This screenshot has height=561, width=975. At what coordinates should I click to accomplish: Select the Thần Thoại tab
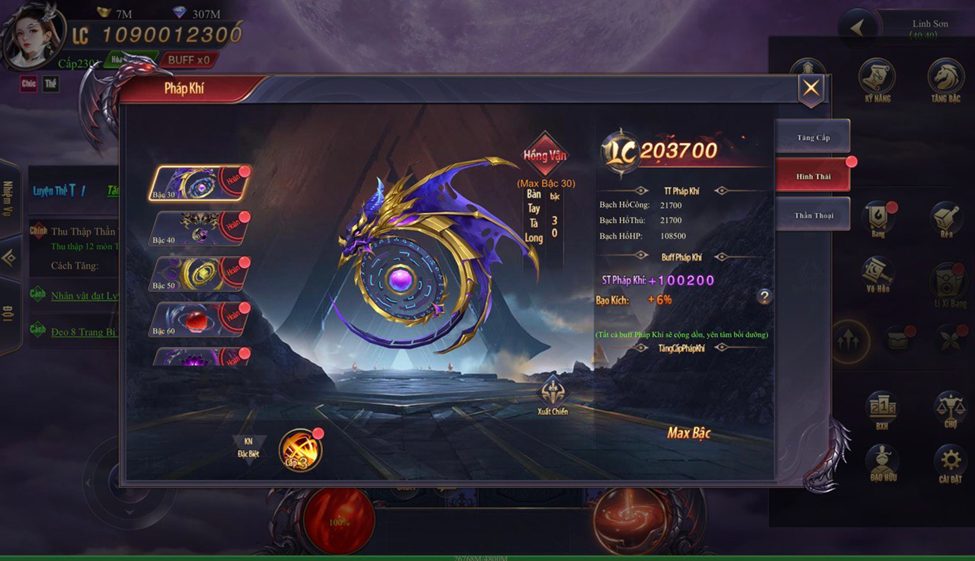812,214
